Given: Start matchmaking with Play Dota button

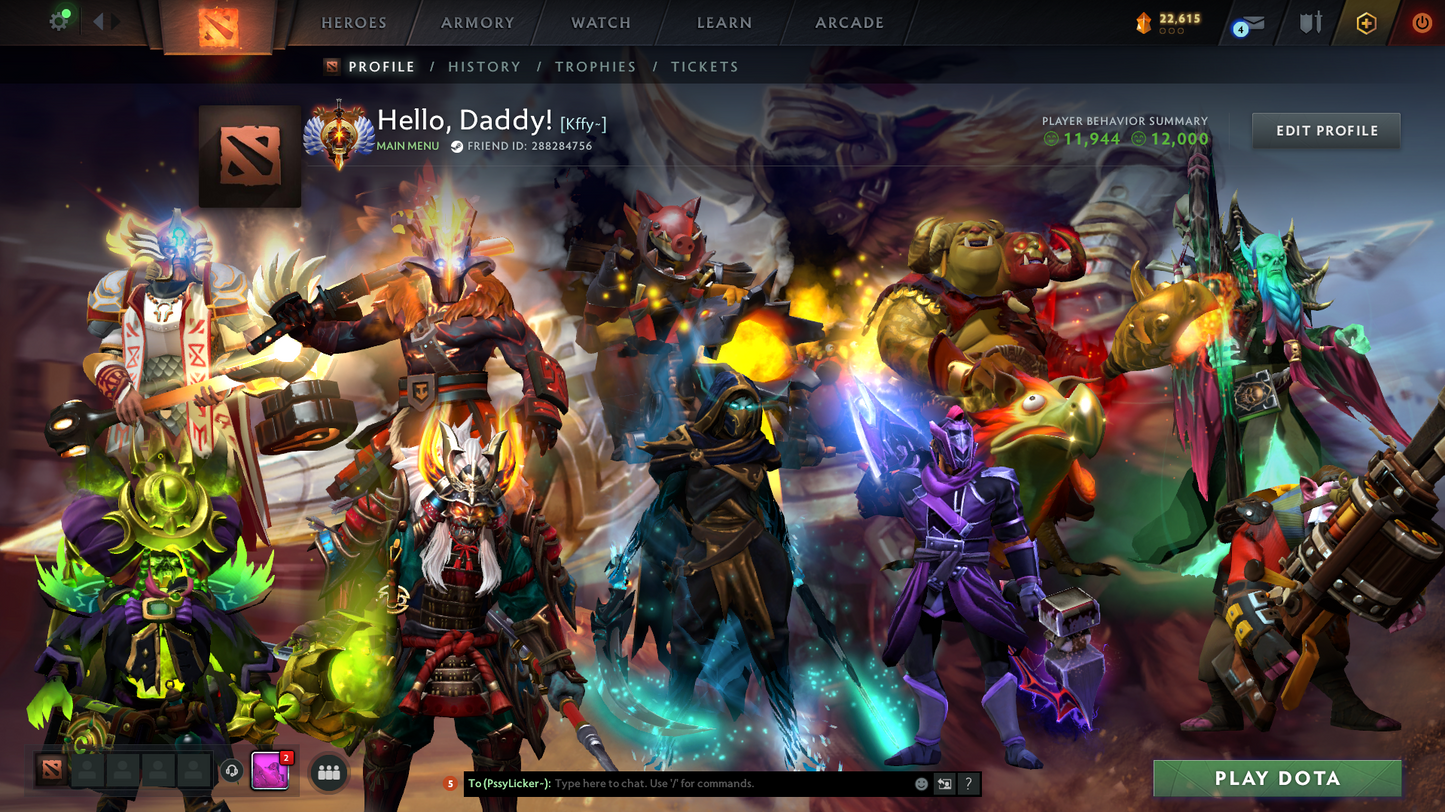Looking at the screenshot, I should 1277,778.
